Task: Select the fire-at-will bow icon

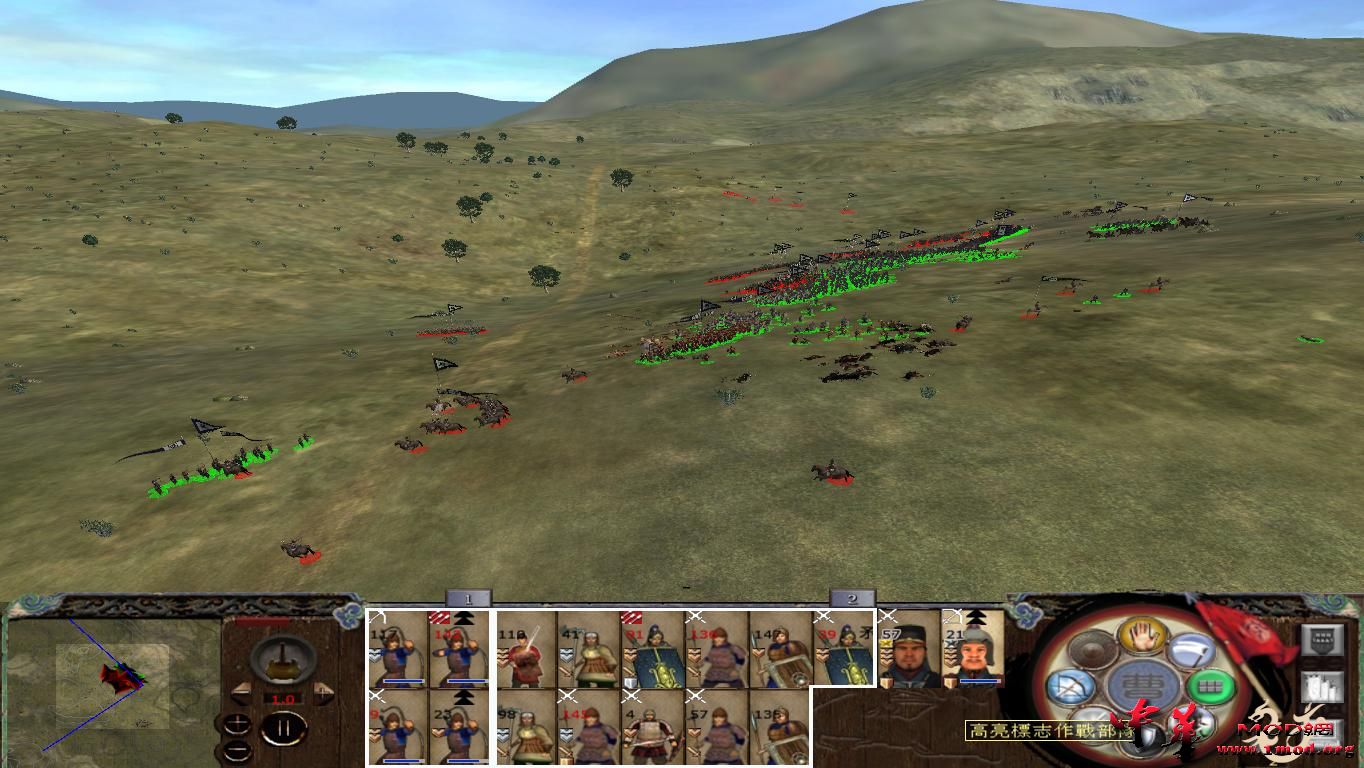Action: coord(1073,687)
